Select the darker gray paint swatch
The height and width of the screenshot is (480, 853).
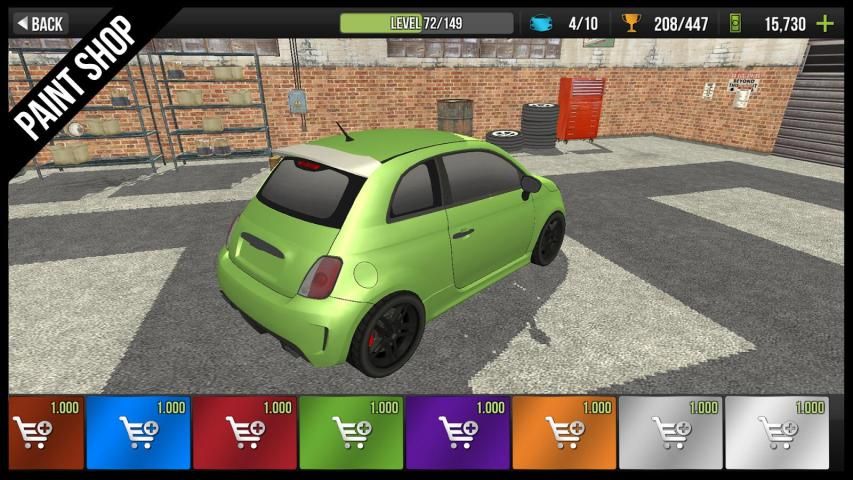click(670, 433)
